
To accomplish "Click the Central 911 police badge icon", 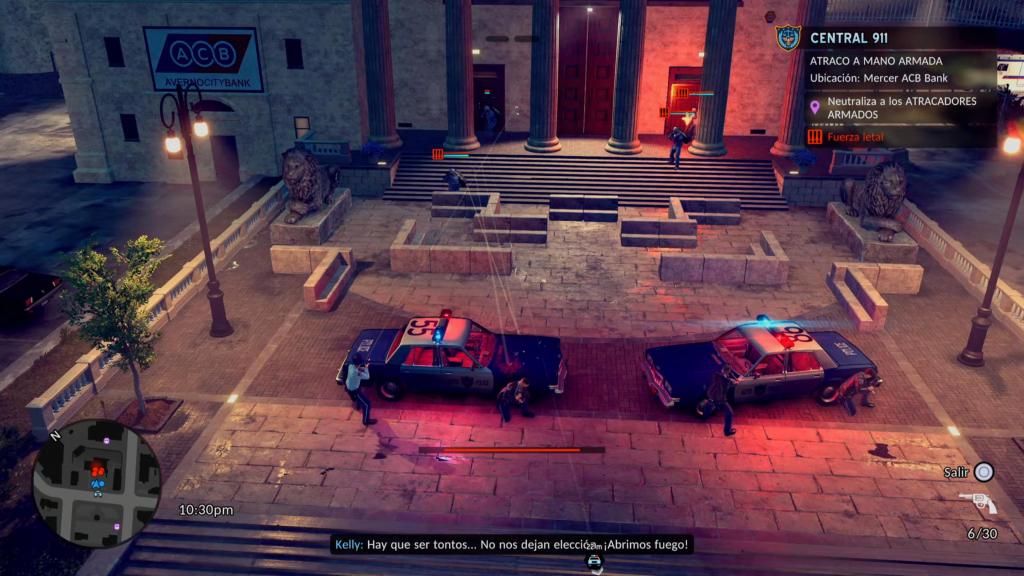I will pos(788,38).
